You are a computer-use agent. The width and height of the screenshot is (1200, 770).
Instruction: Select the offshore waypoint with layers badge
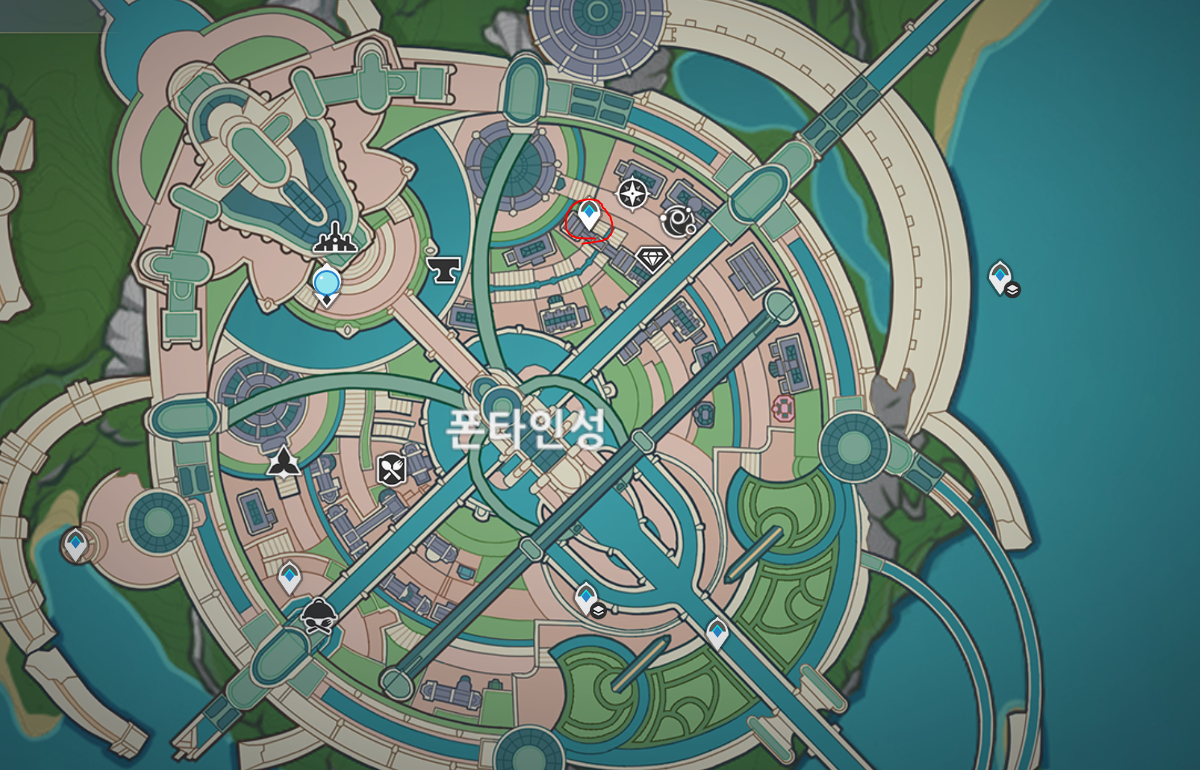1001,276
